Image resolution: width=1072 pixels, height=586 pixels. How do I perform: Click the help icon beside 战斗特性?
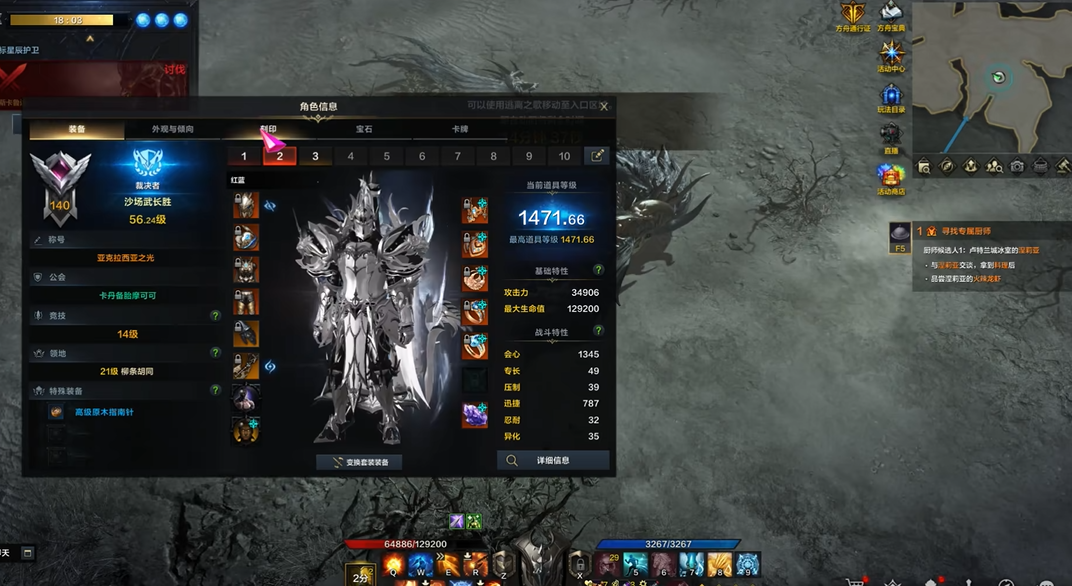[x=599, y=332]
